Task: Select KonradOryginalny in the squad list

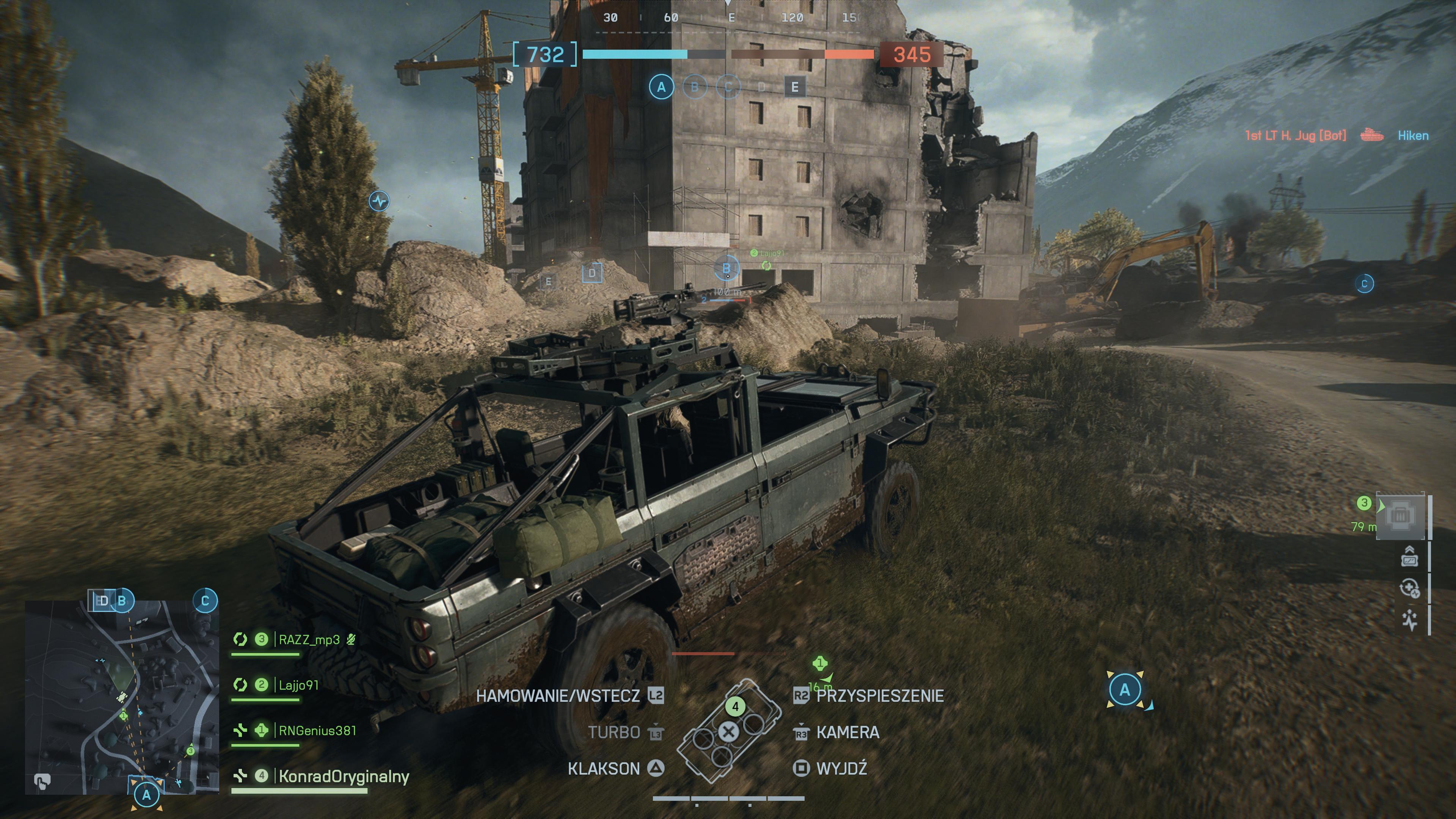Action: pyautogui.click(x=343, y=776)
